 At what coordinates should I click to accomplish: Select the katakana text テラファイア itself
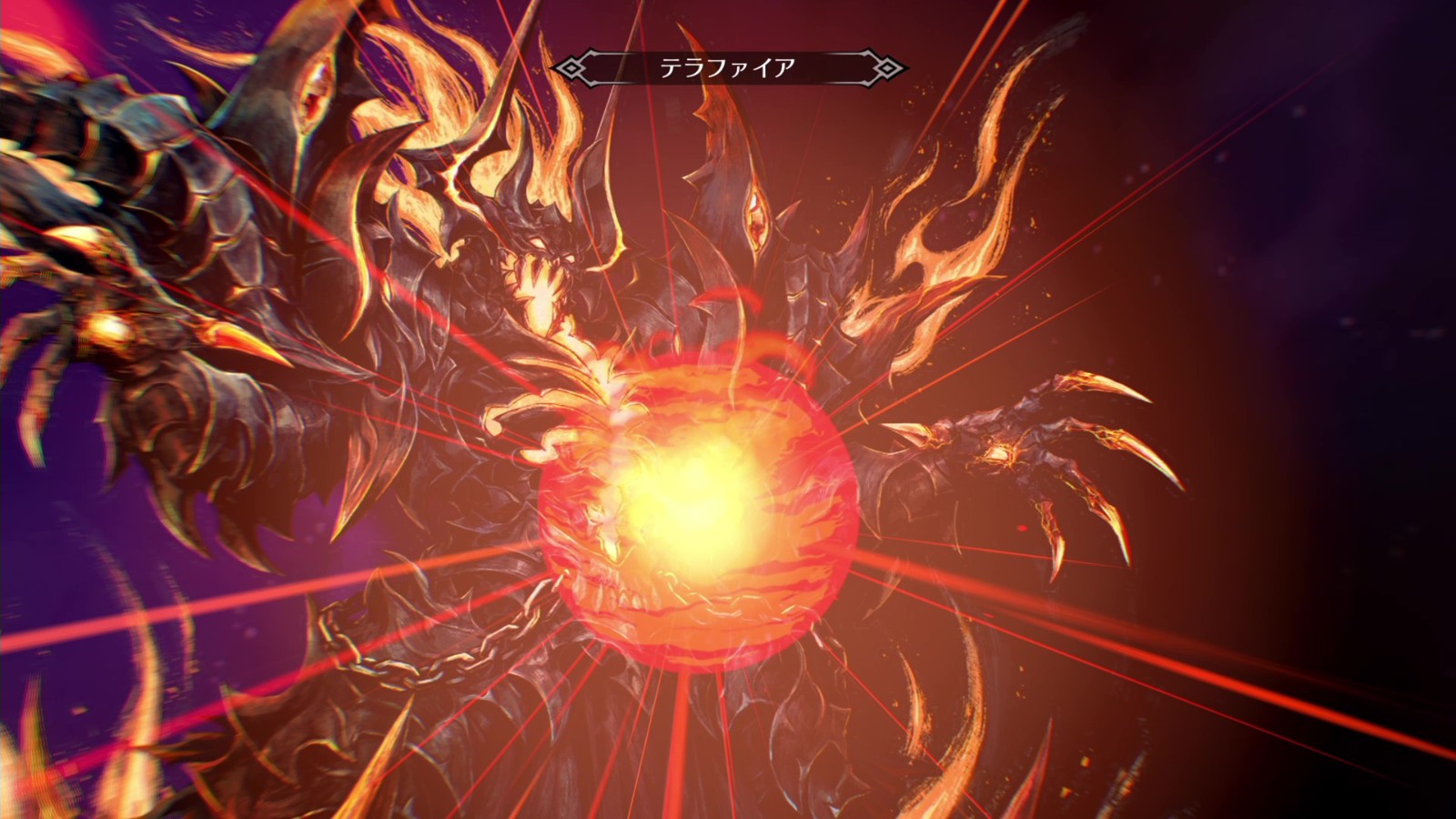(x=728, y=65)
